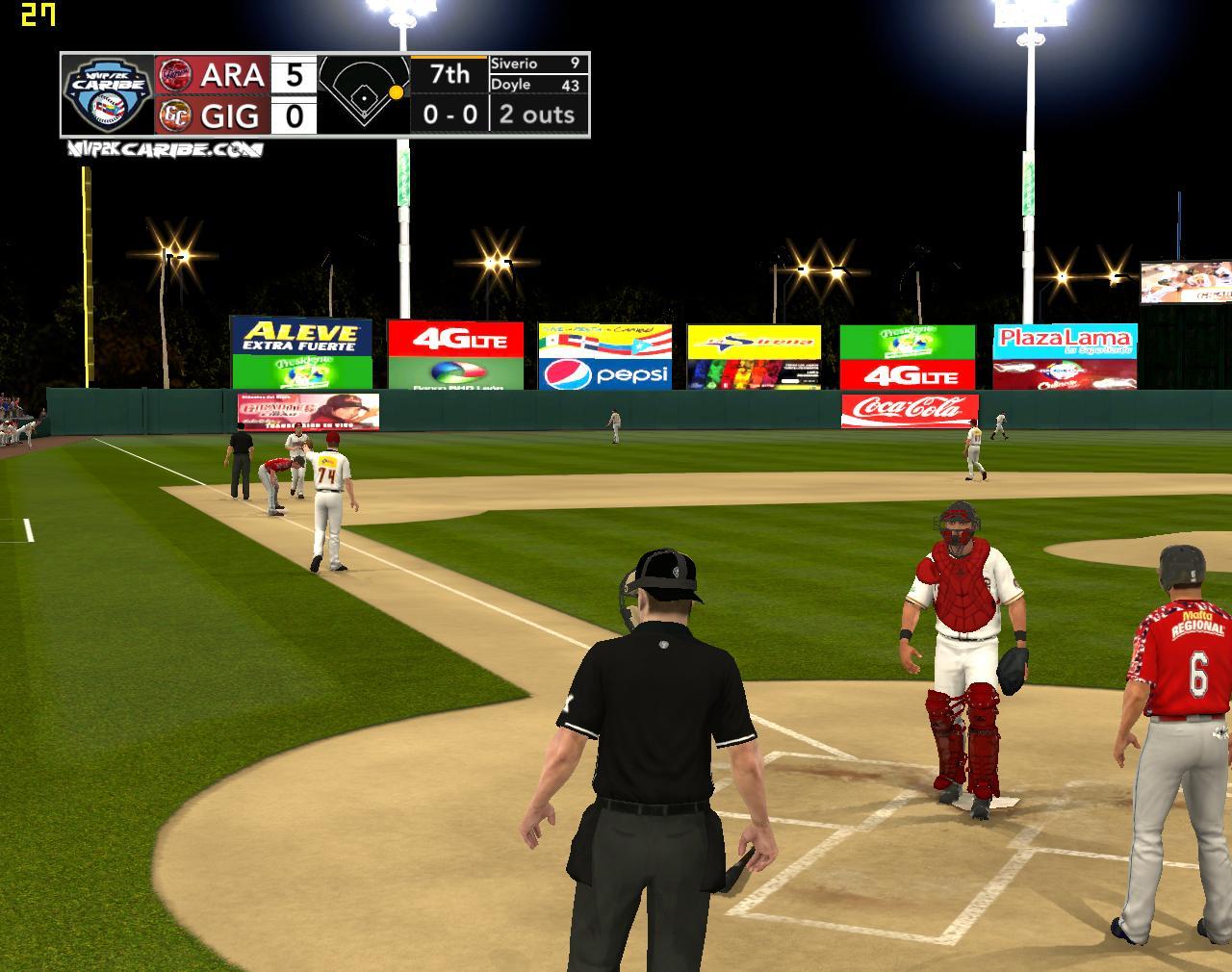Select the ARA team logo on scoreboard

pyautogui.click(x=174, y=74)
